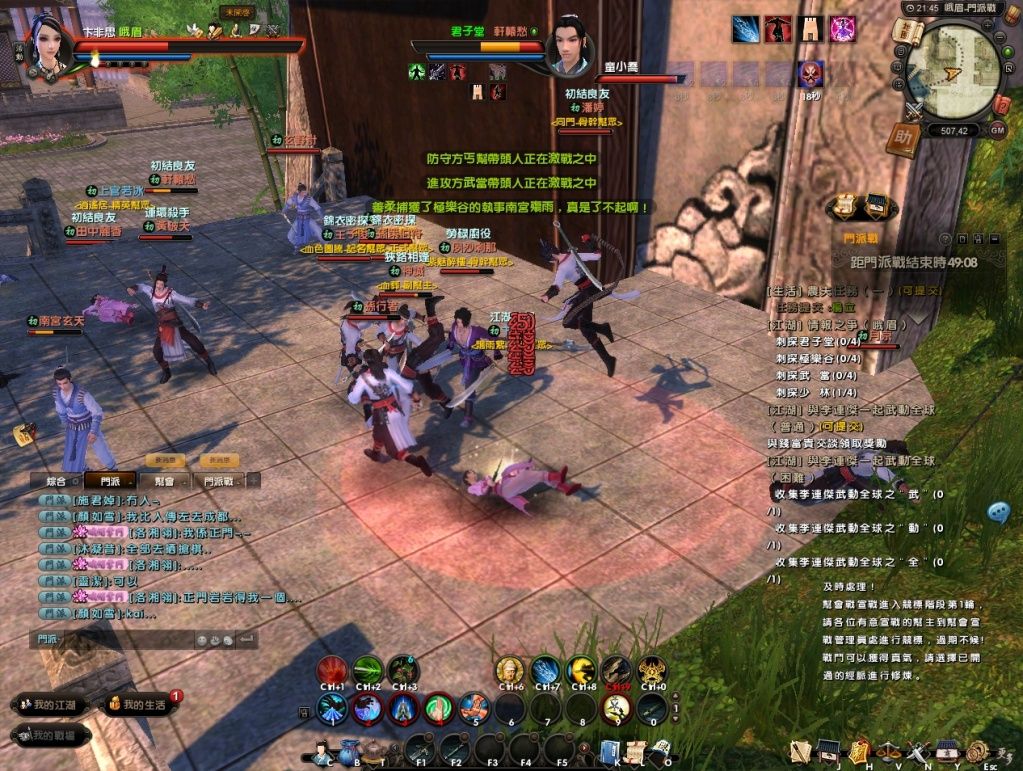Open the 幫會 chat tab

[x=165, y=481]
